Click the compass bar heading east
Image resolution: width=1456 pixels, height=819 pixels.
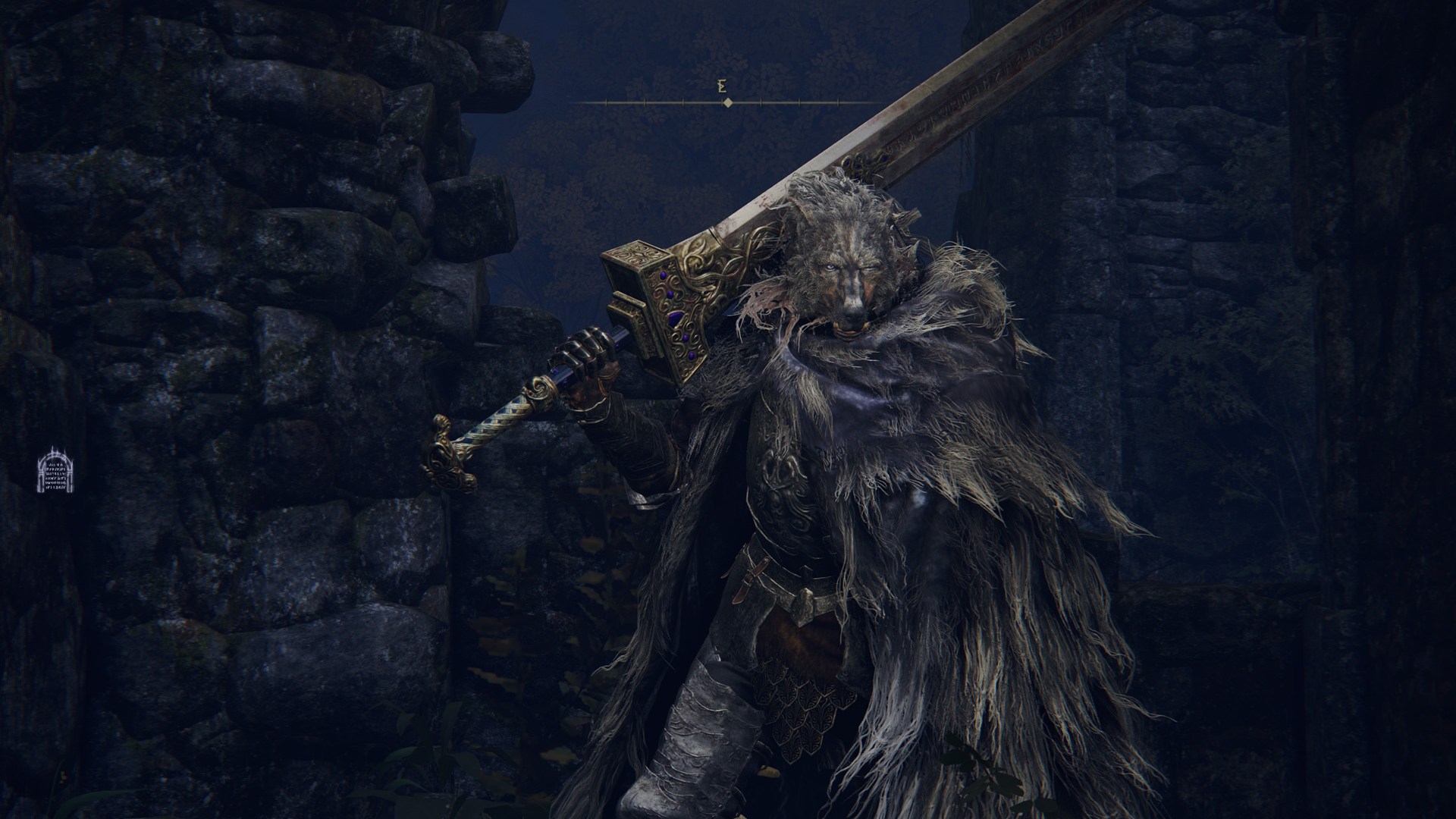[726, 102]
